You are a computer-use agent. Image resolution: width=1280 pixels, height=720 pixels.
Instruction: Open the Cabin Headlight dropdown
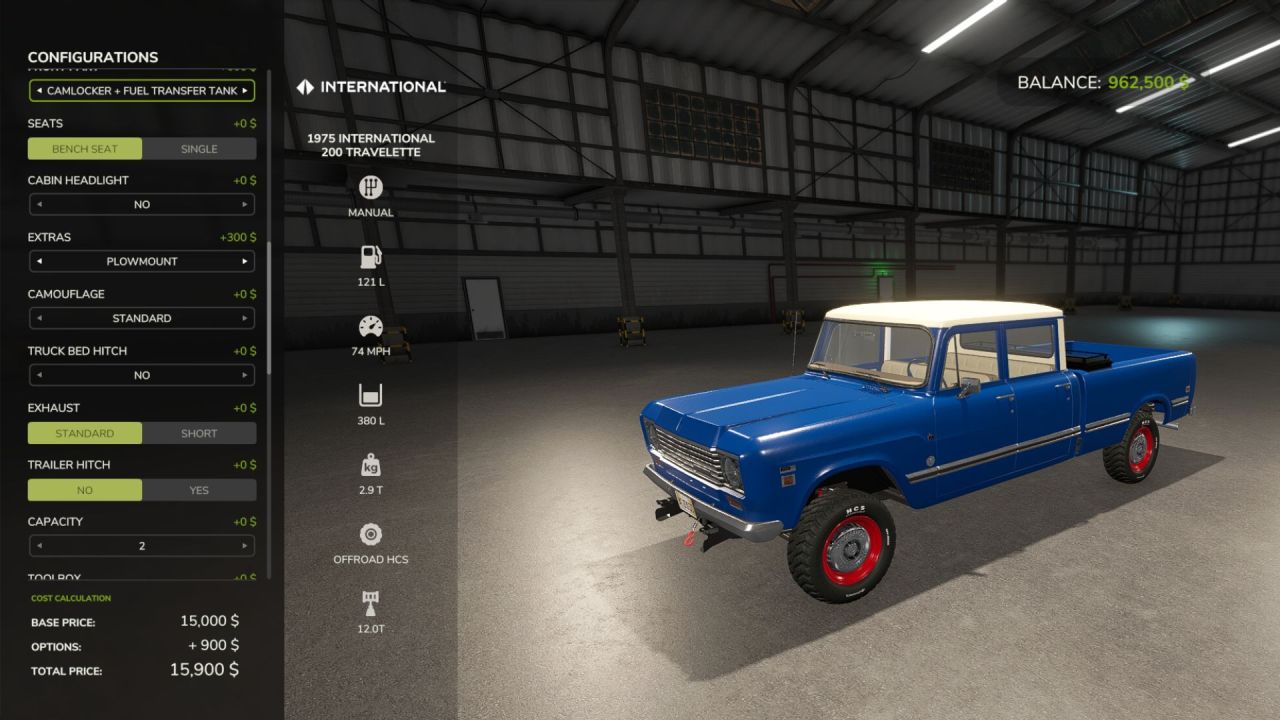pyautogui.click(x=141, y=204)
